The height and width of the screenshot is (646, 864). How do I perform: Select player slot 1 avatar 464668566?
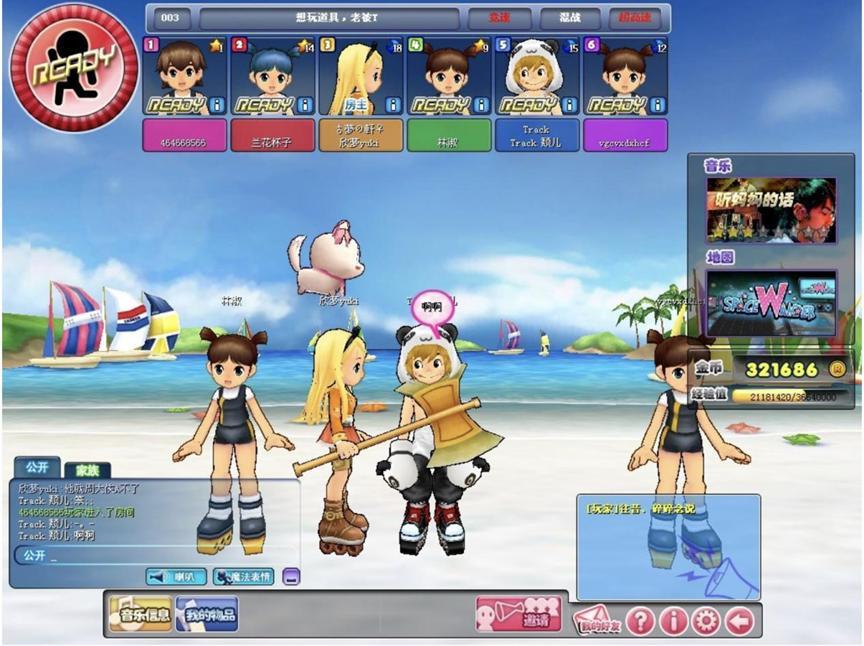(x=182, y=72)
